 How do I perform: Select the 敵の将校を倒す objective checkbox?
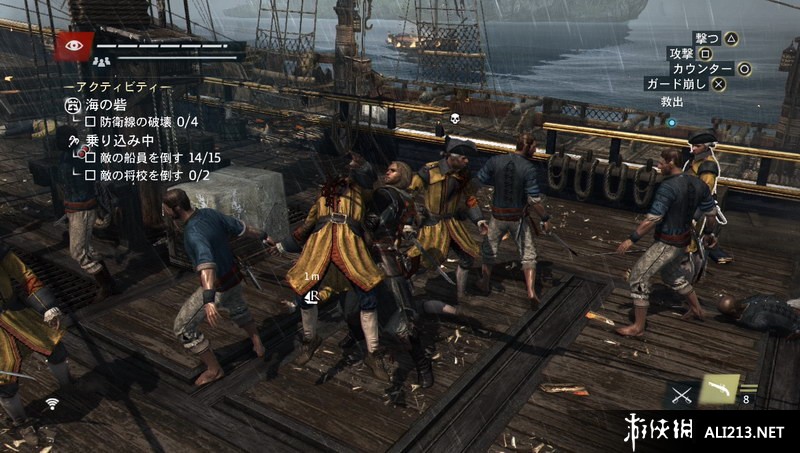tap(90, 175)
